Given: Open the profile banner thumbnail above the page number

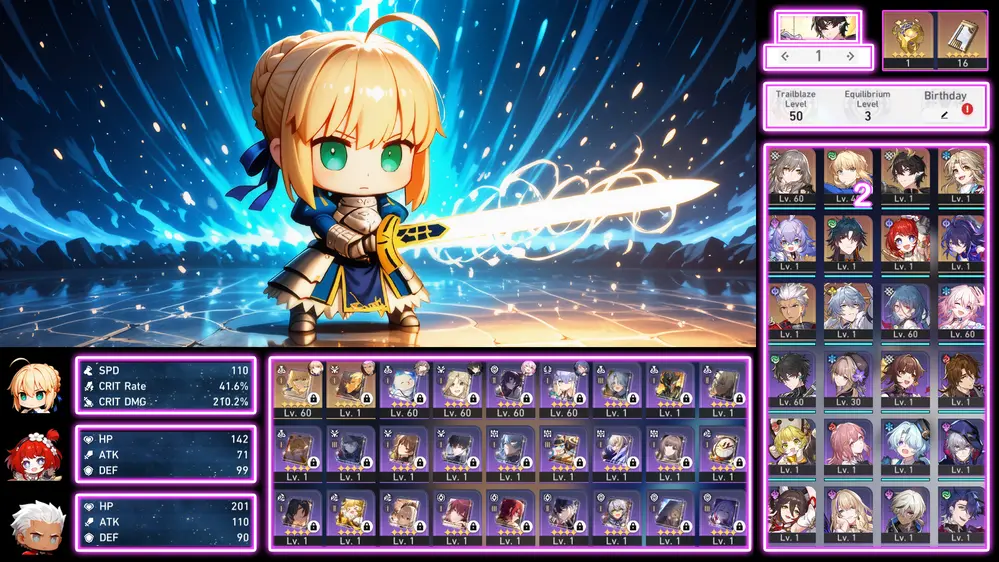Looking at the screenshot, I should (x=818, y=26).
